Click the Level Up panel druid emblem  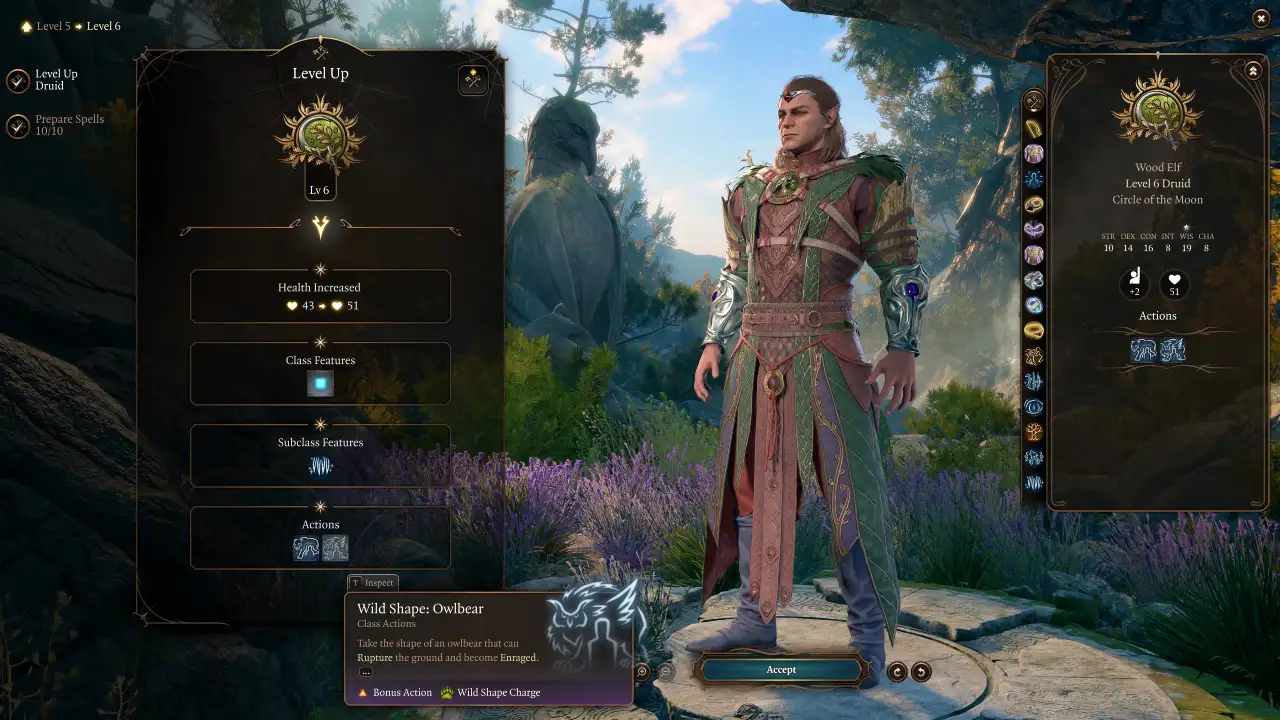click(320, 135)
